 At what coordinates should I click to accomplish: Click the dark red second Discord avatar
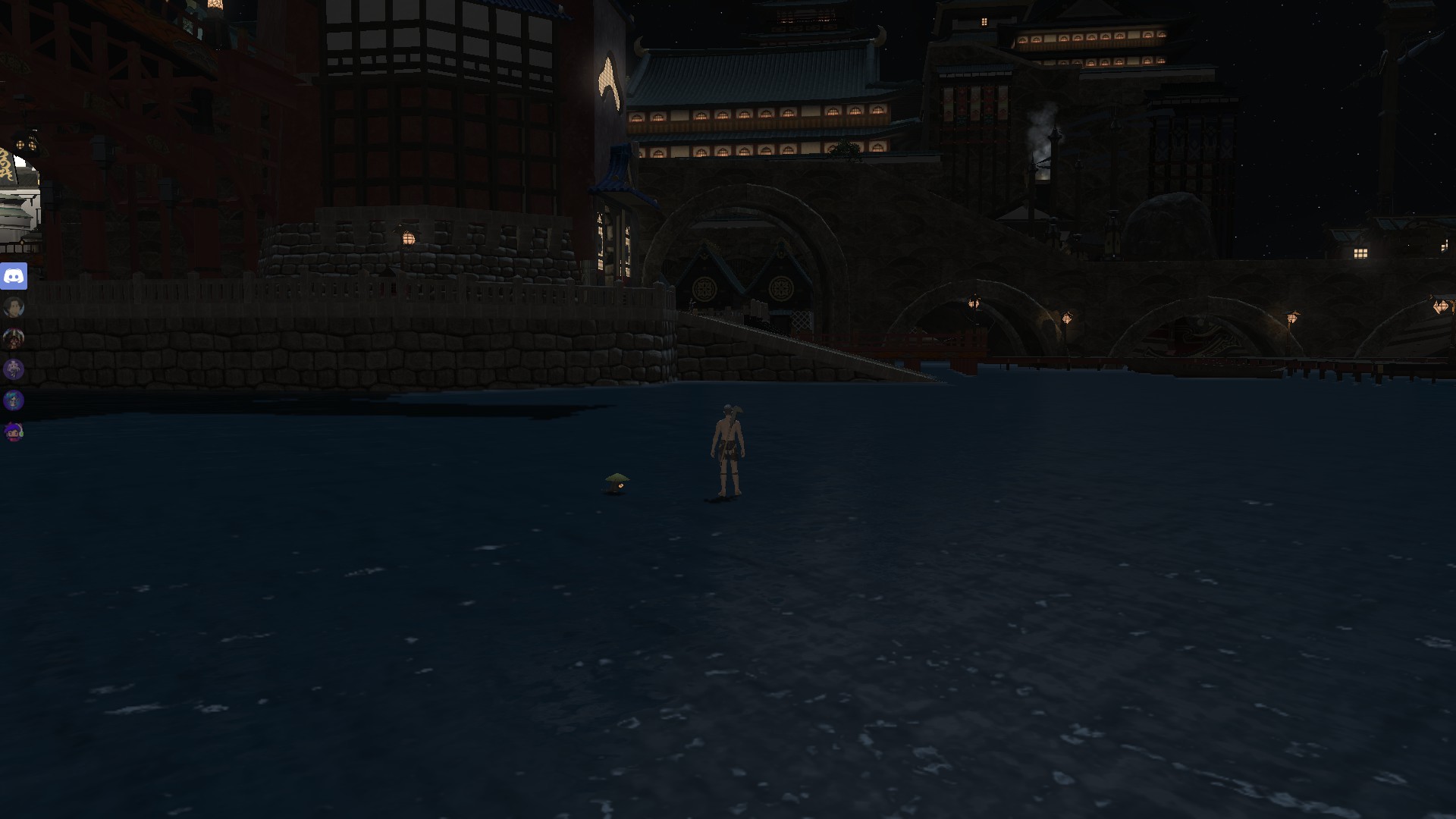click(x=13, y=339)
